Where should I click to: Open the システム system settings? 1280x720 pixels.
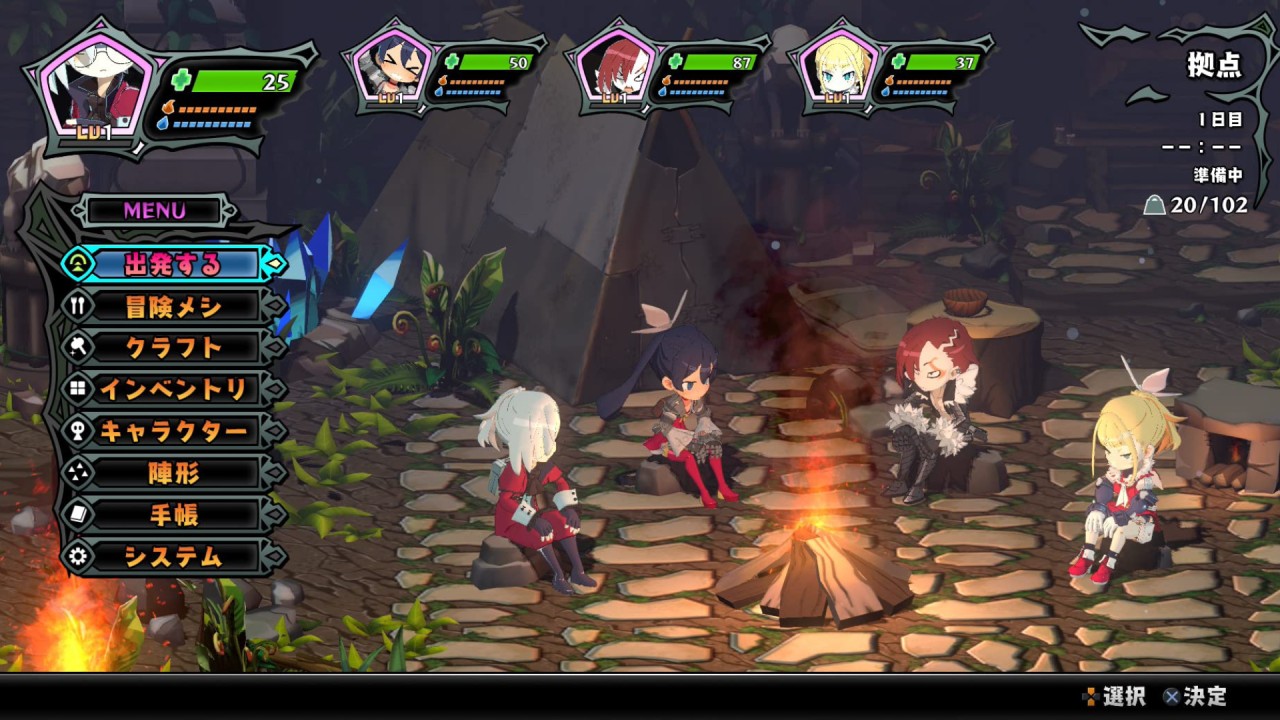click(173, 557)
